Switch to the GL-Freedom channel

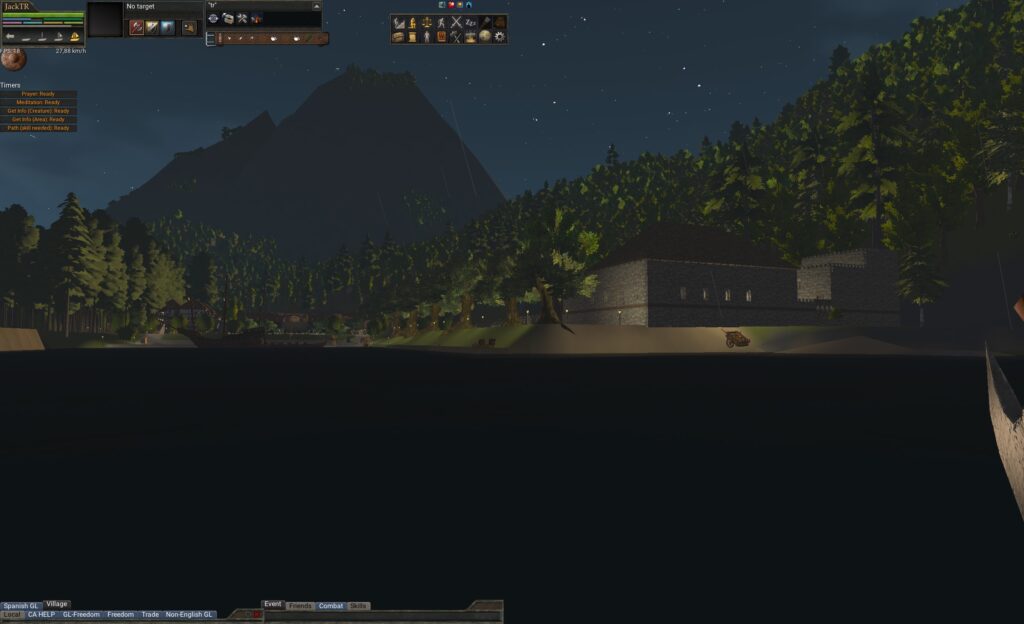click(x=81, y=614)
